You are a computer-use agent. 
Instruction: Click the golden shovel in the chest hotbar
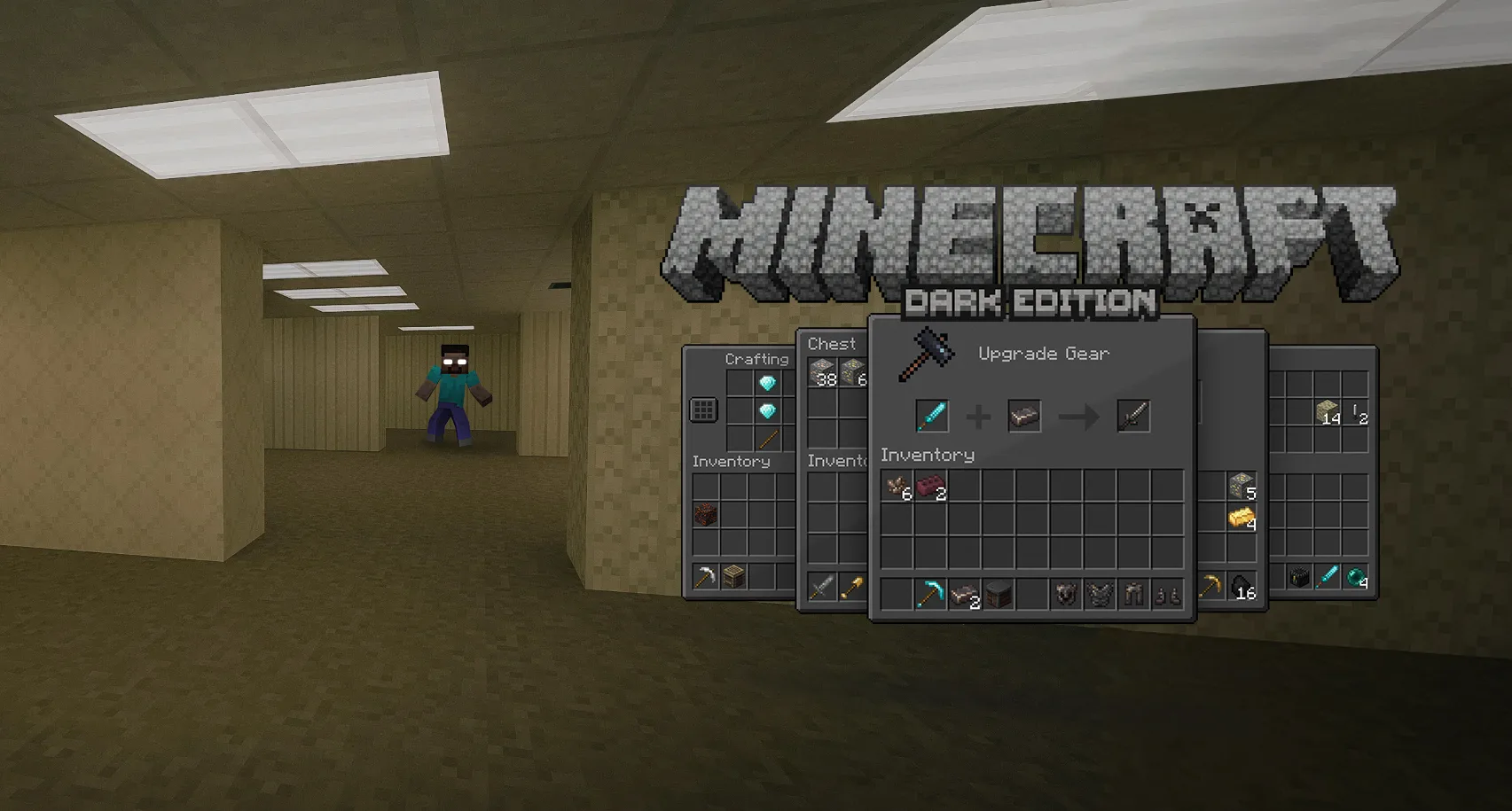pyautogui.click(x=851, y=585)
